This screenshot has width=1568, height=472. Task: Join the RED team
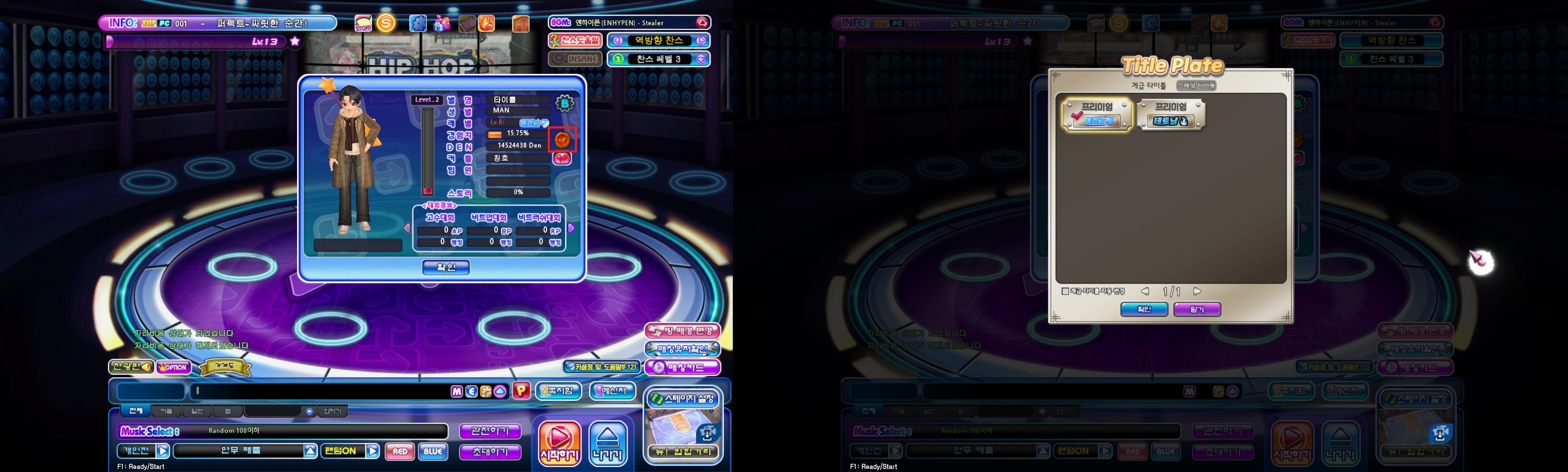click(x=400, y=451)
